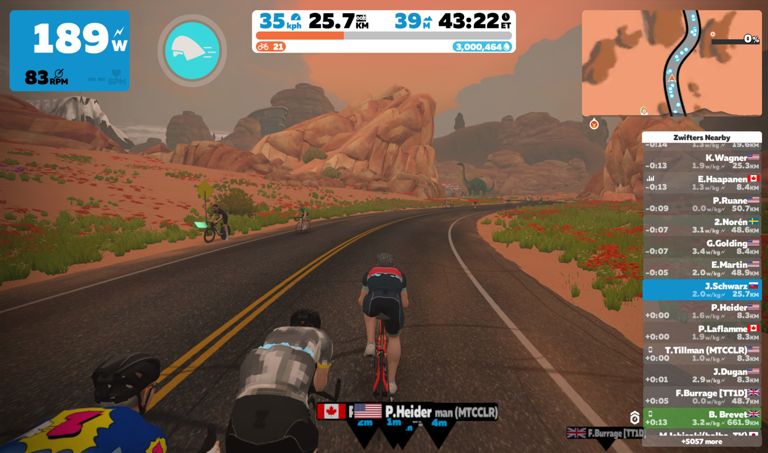
Task: Select K.Wagner in Zwifters Nearby
Action: pyautogui.click(x=702, y=162)
